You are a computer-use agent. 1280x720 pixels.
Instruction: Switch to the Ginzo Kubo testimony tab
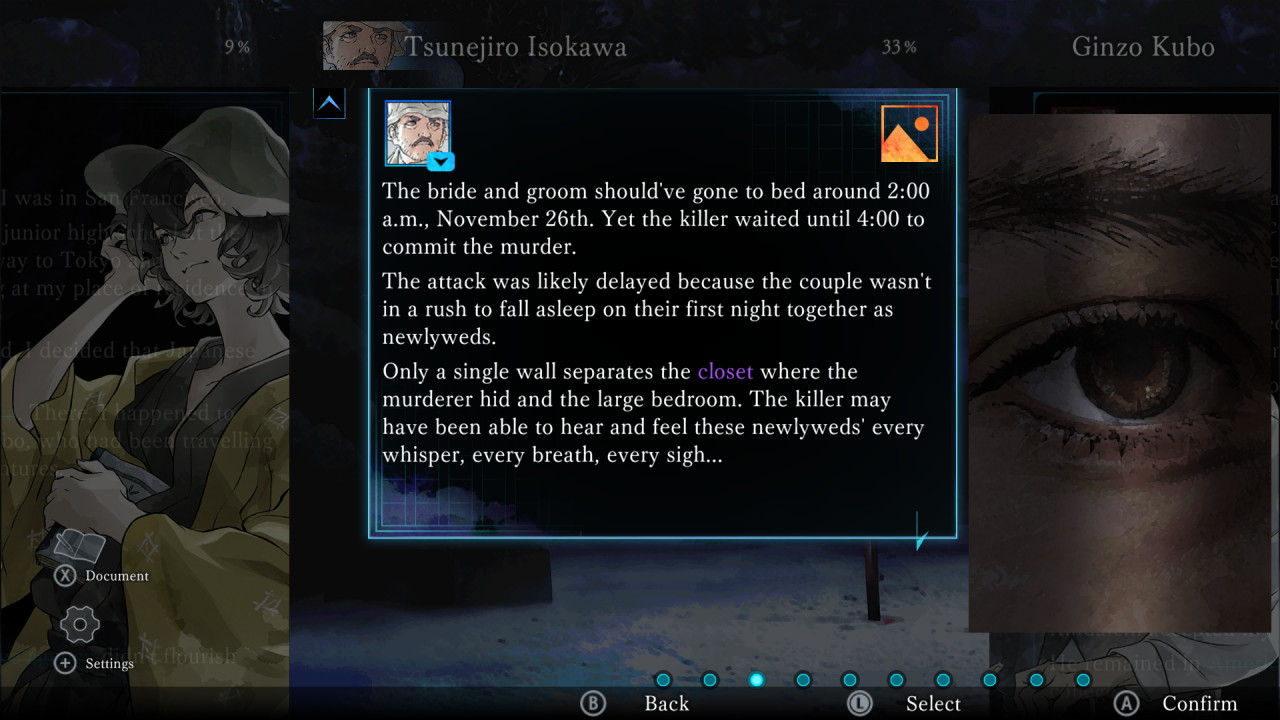click(x=1142, y=46)
